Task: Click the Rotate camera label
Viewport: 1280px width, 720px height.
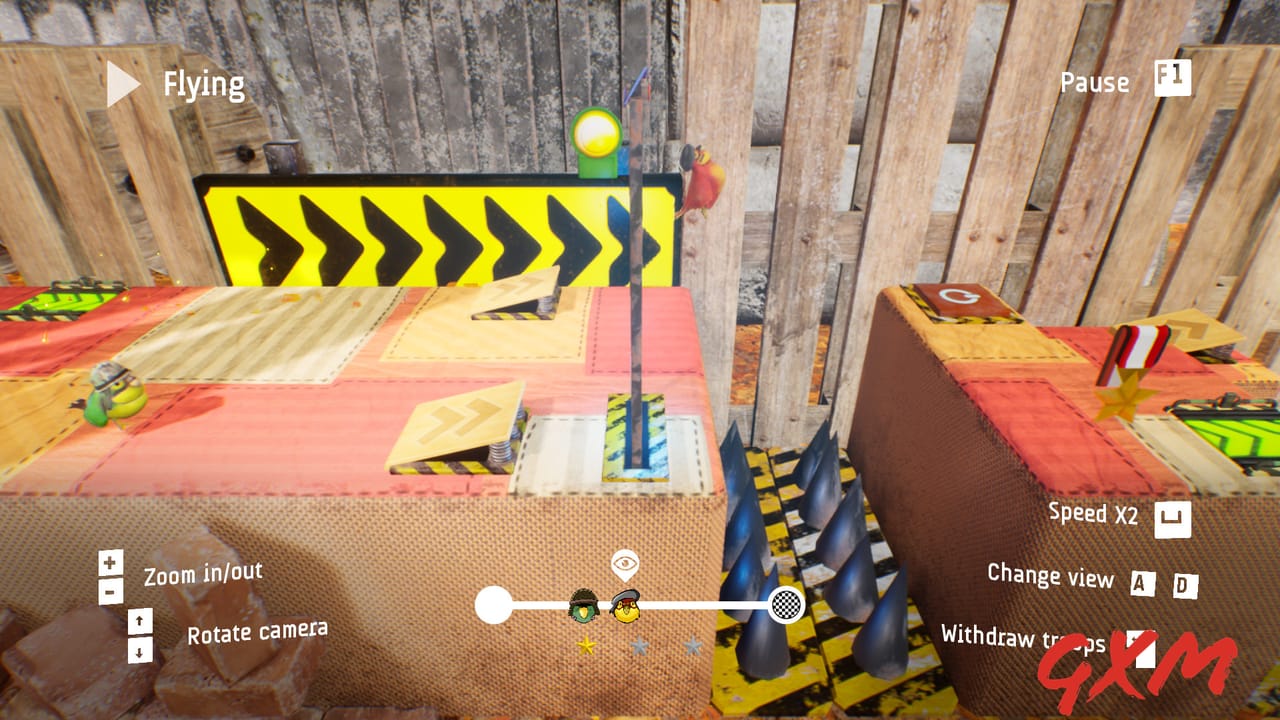Action: point(259,631)
